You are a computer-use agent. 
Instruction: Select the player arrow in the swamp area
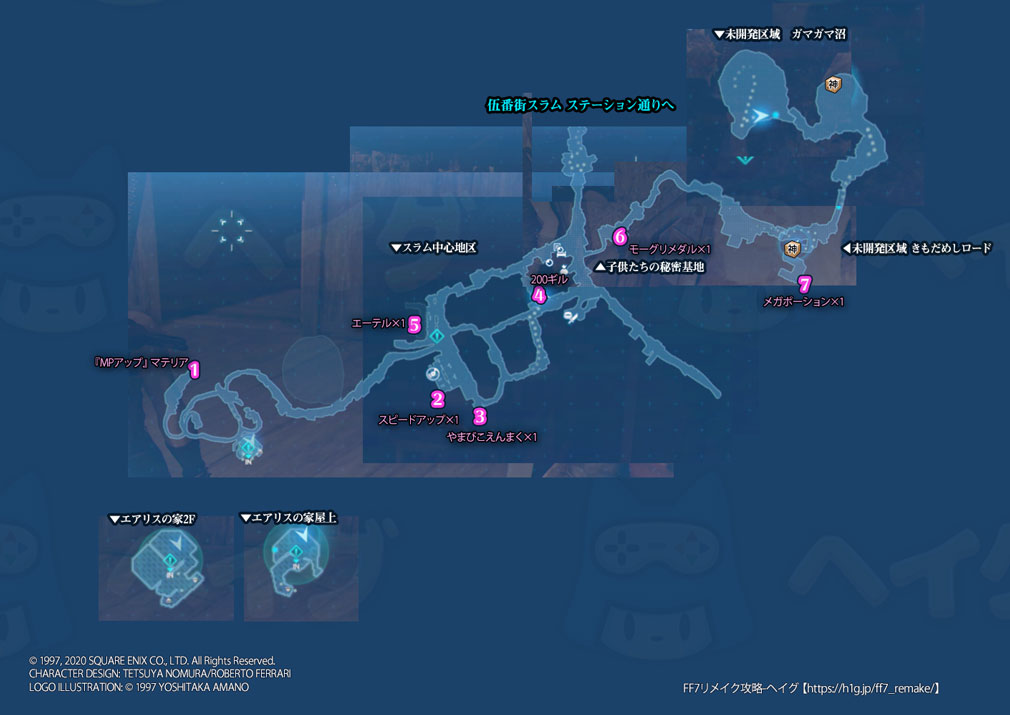point(763,117)
